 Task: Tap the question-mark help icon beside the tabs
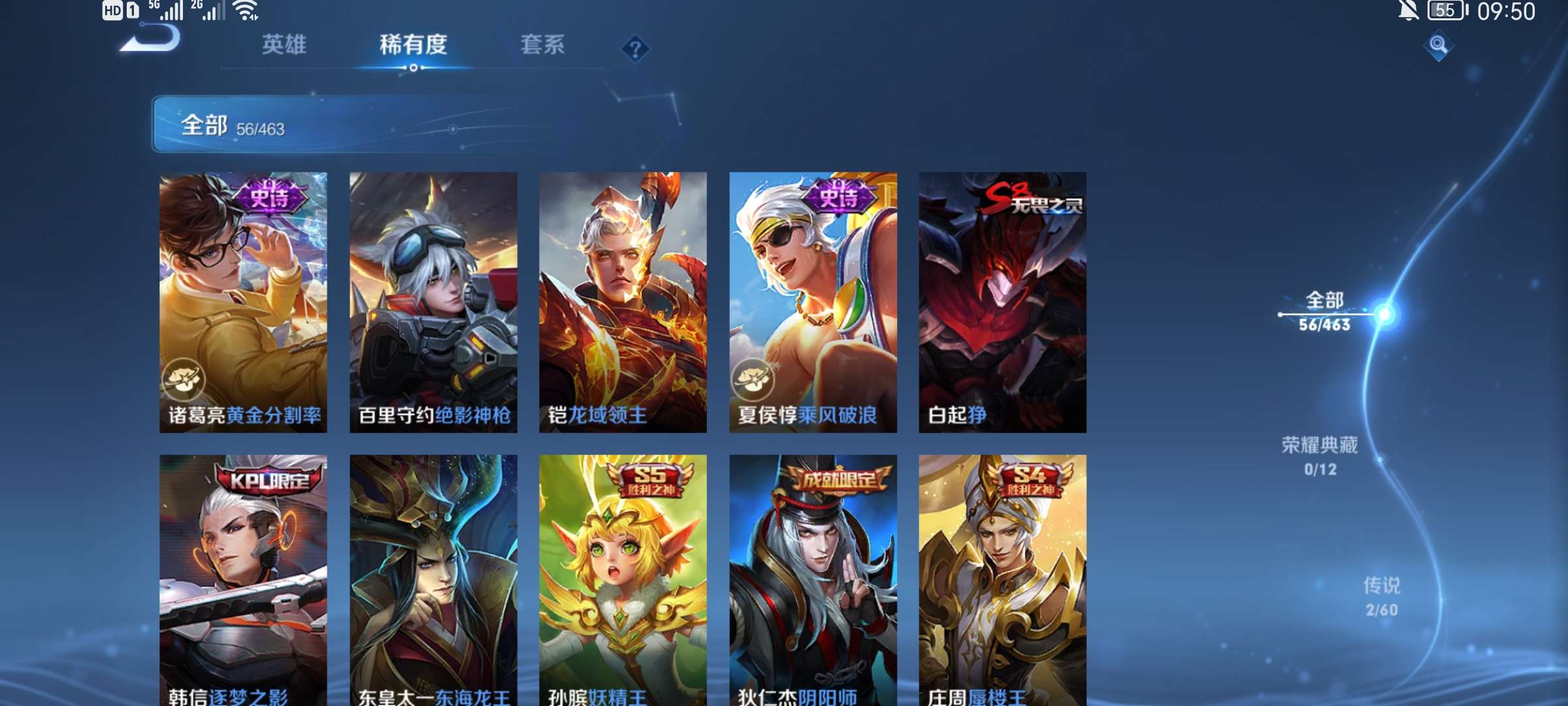click(634, 47)
